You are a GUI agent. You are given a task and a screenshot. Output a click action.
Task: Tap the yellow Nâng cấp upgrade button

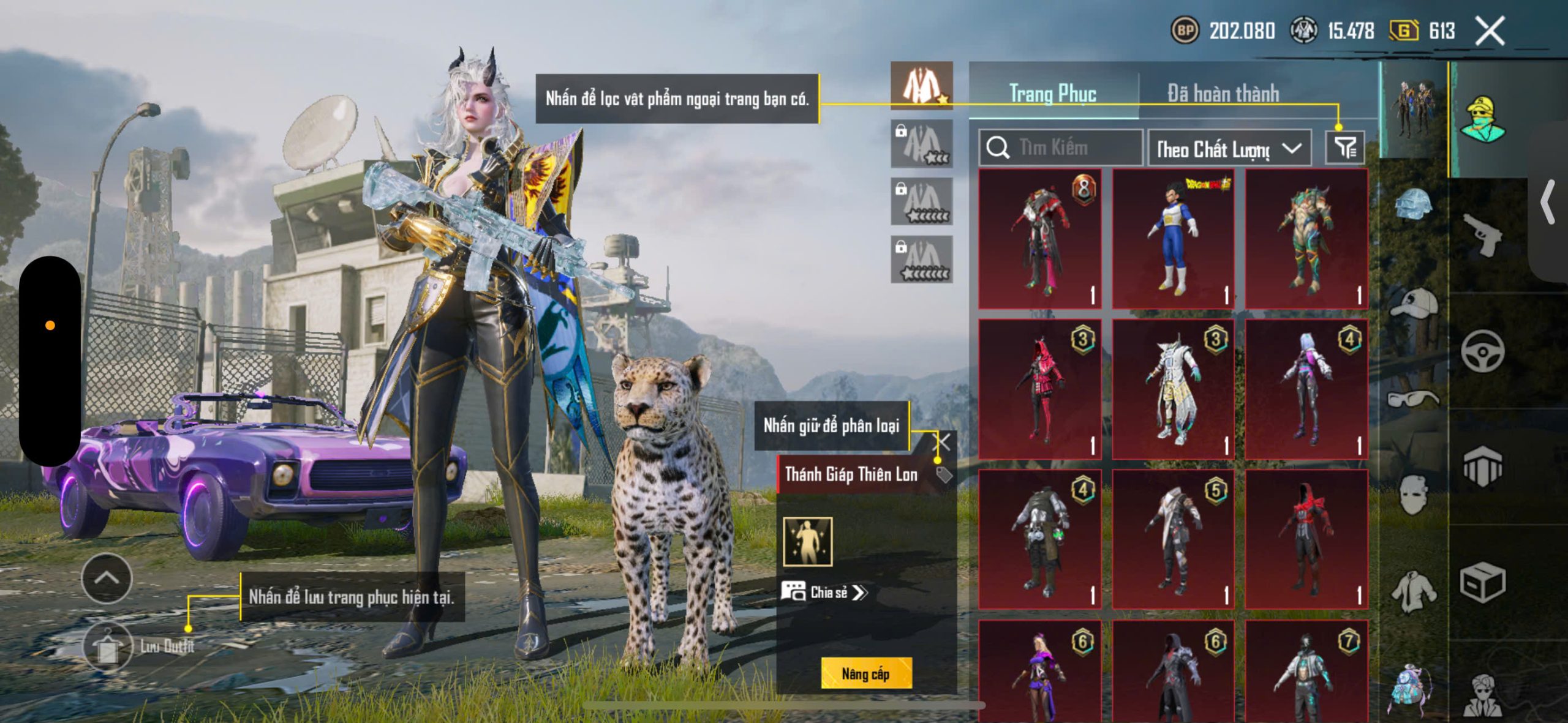866,673
